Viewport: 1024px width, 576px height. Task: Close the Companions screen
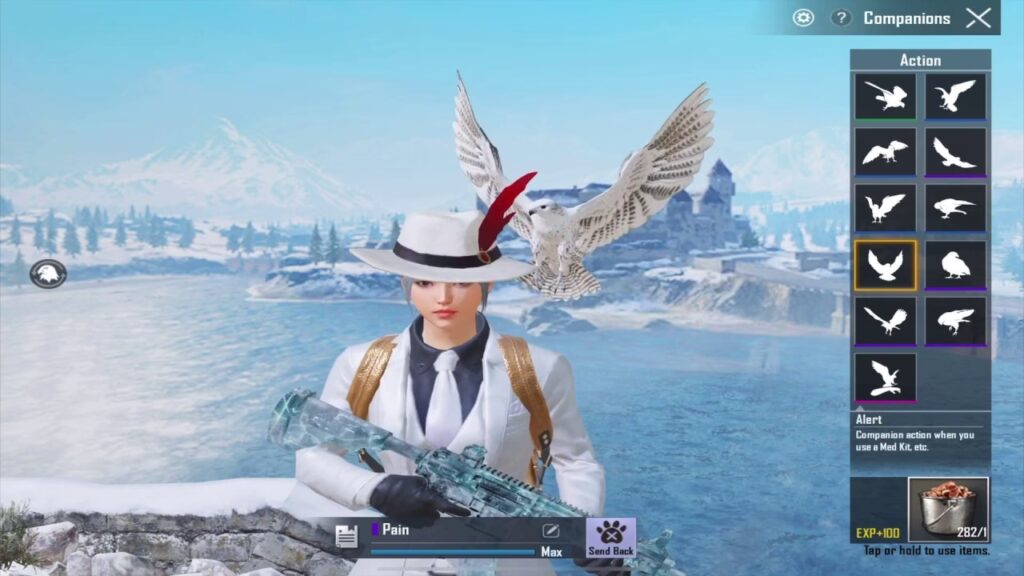coord(978,17)
